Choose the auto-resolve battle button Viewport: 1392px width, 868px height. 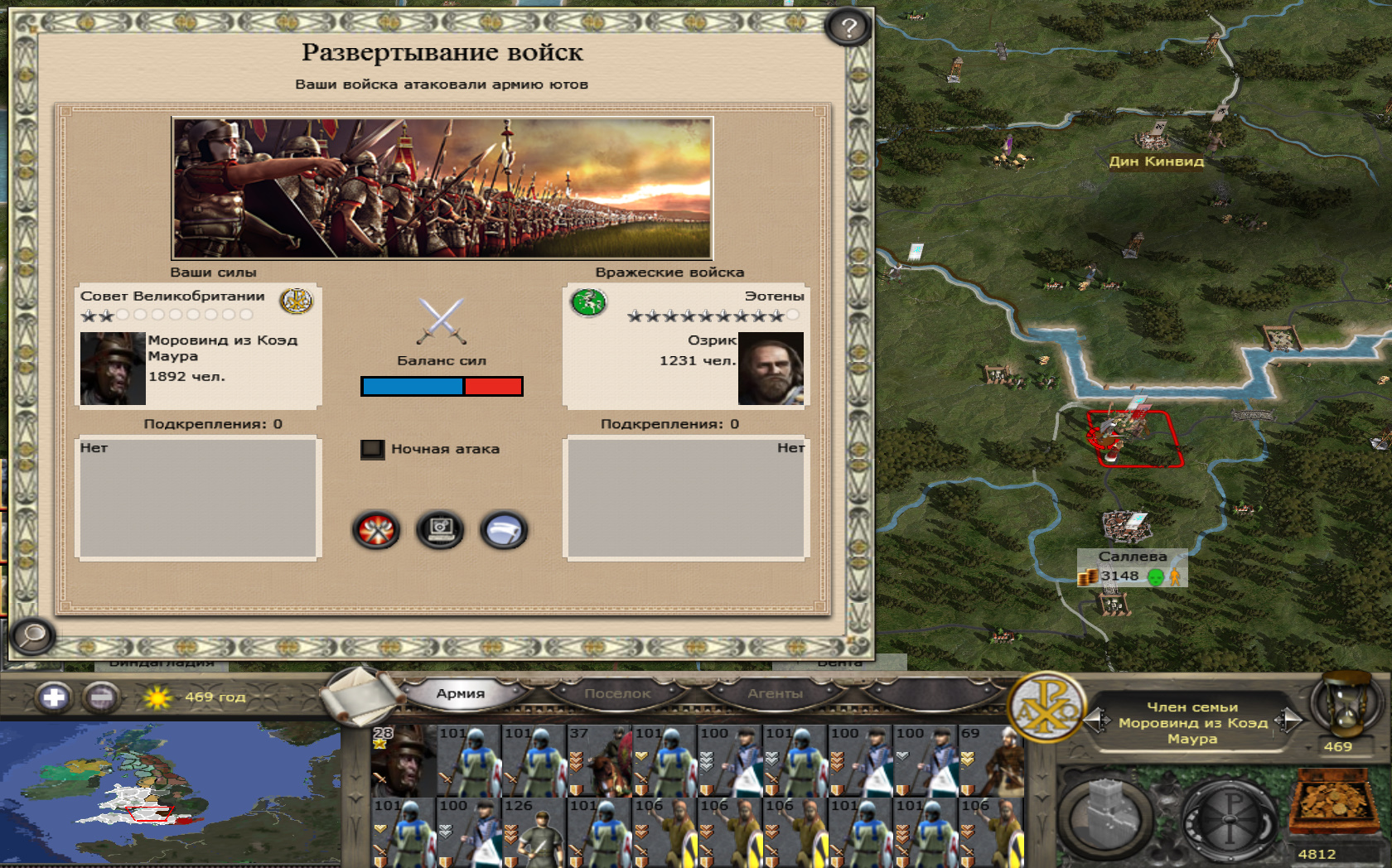coord(440,530)
